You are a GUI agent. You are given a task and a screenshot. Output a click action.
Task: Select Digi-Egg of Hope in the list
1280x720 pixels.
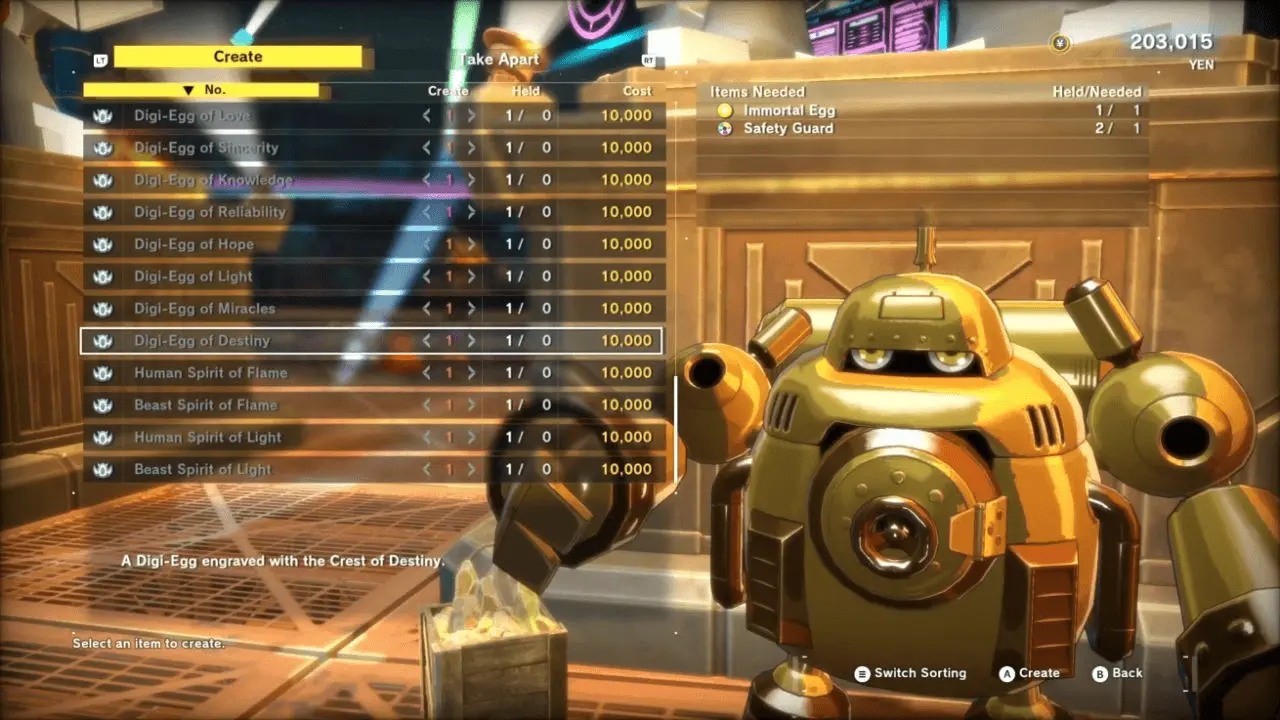pyautogui.click(x=194, y=244)
